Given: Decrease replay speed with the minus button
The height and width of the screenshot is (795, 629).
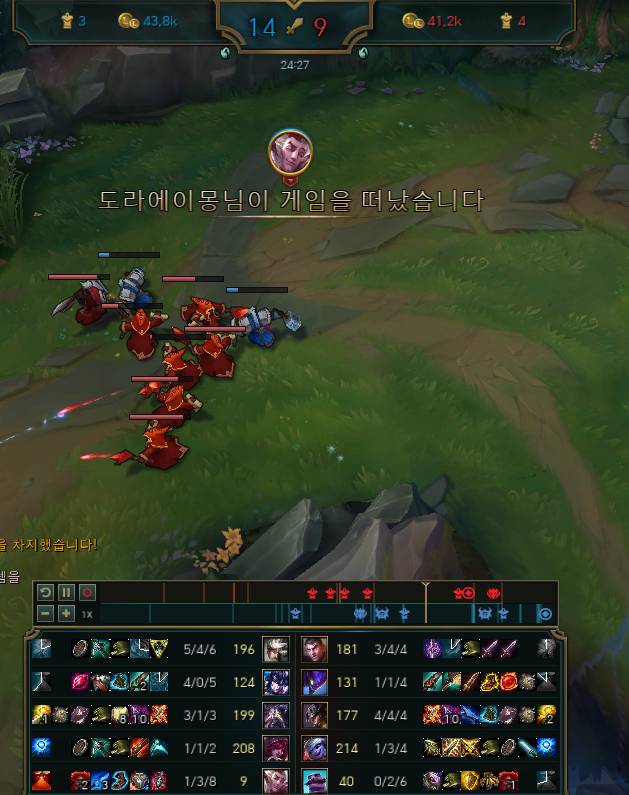Looking at the screenshot, I should 46,613.
